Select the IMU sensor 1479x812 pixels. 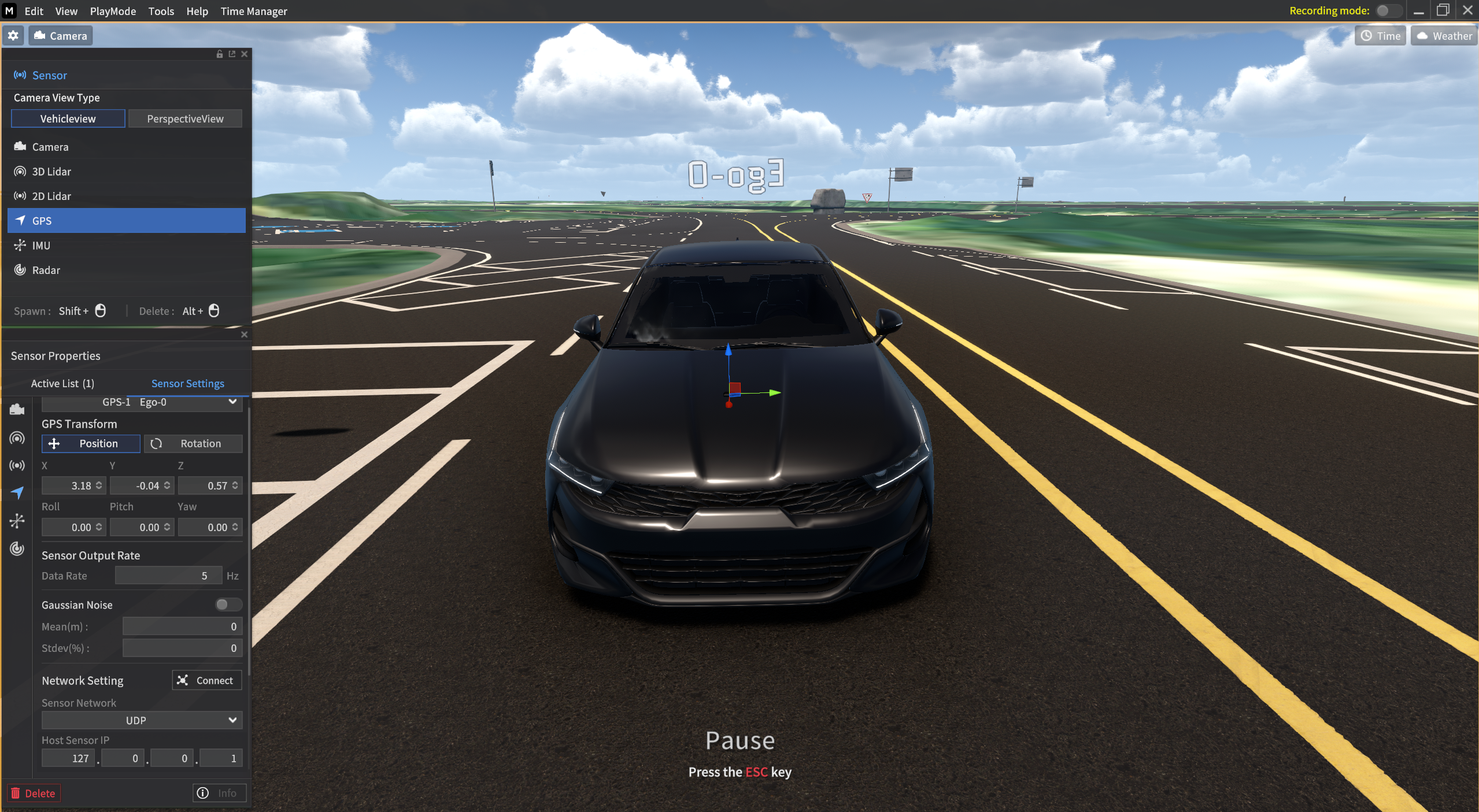pyautogui.click(x=42, y=245)
